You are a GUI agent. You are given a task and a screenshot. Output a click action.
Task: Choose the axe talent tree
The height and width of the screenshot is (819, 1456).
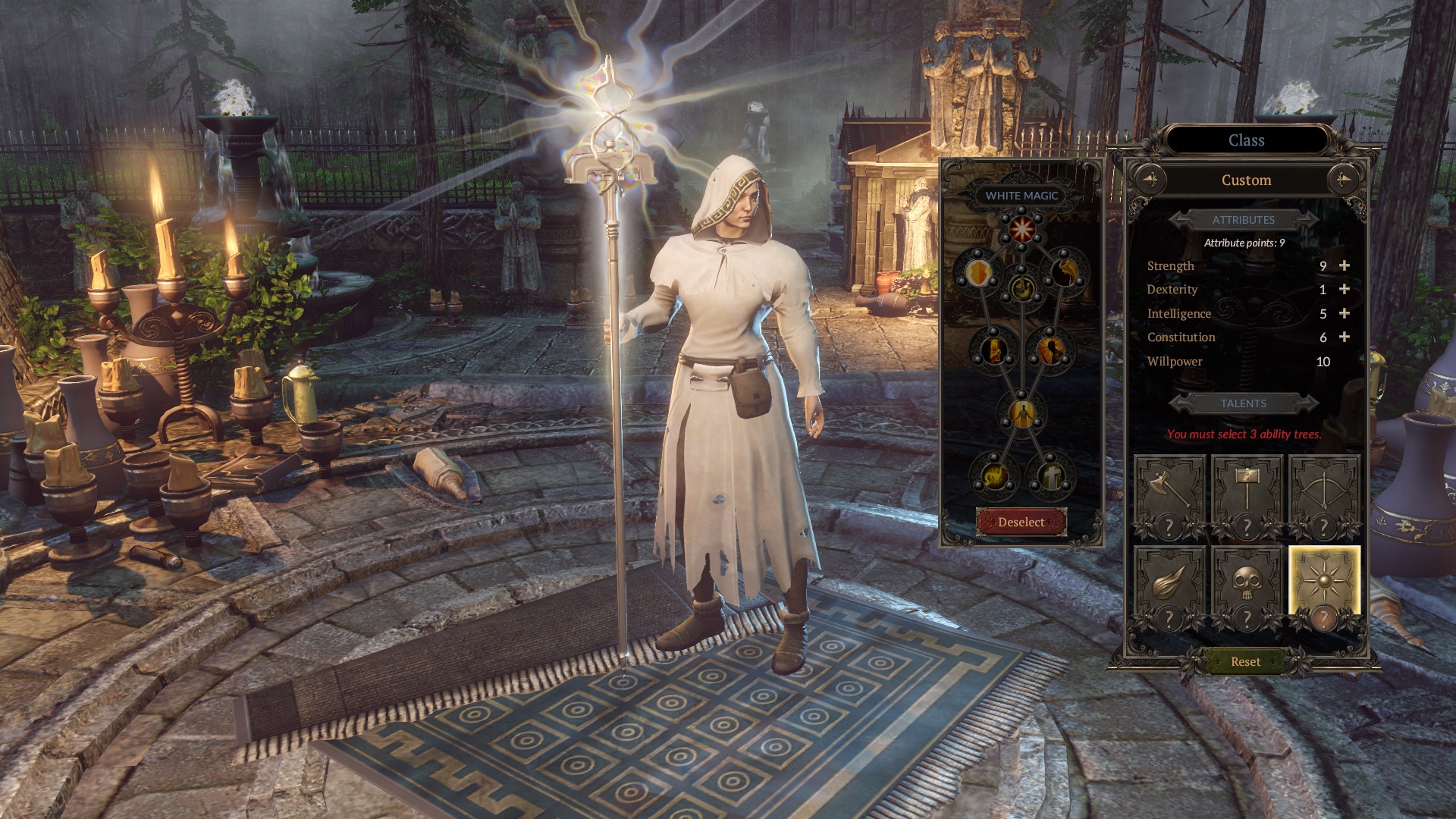(x=1169, y=494)
